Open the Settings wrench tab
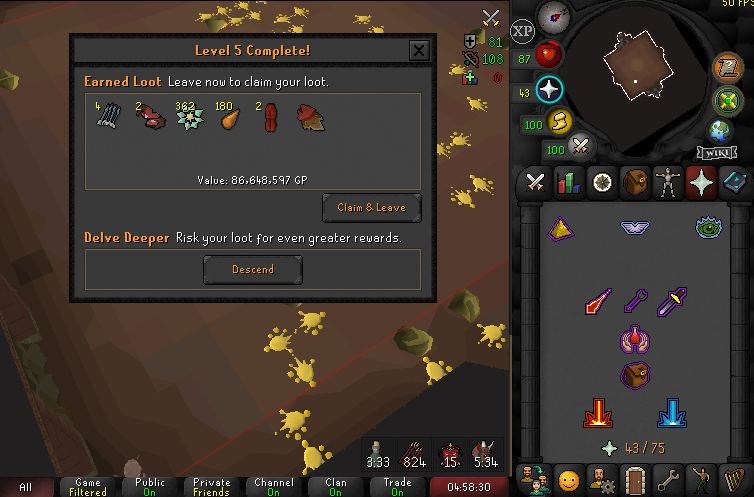The image size is (754, 497). (667, 478)
